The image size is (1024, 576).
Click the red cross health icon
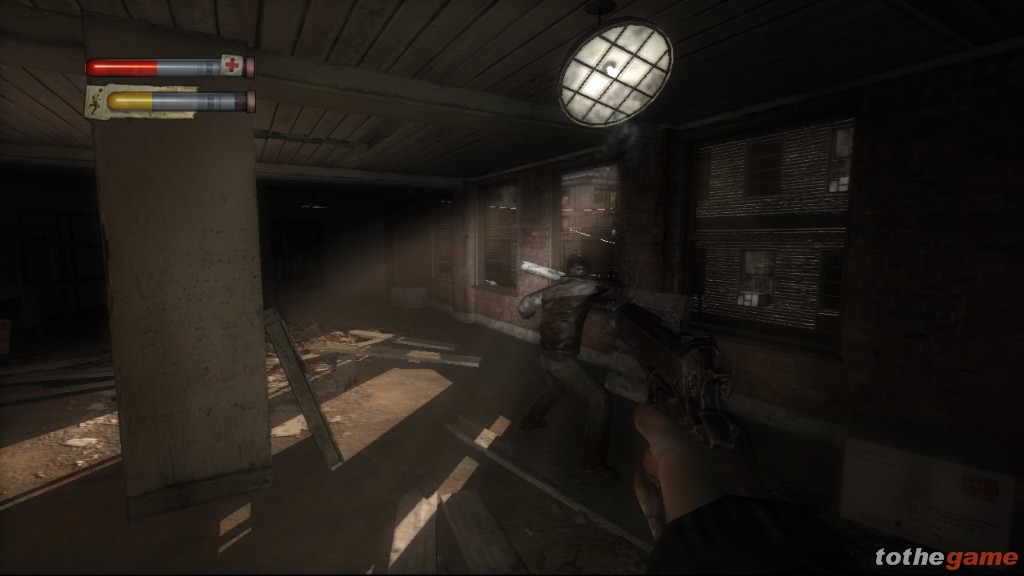(x=233, y=67)
